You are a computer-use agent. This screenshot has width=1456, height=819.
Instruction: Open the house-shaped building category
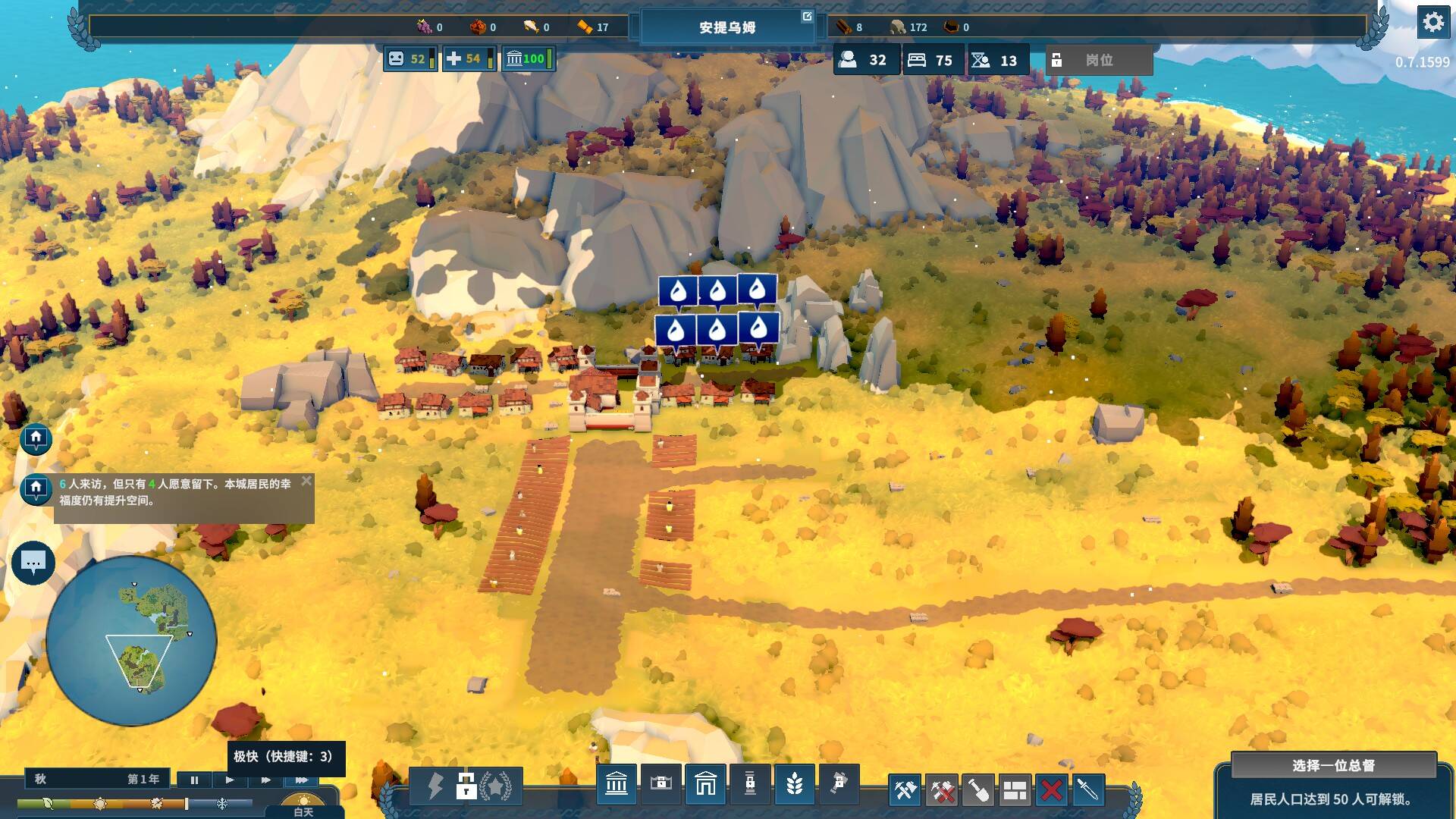pos(705,784)
